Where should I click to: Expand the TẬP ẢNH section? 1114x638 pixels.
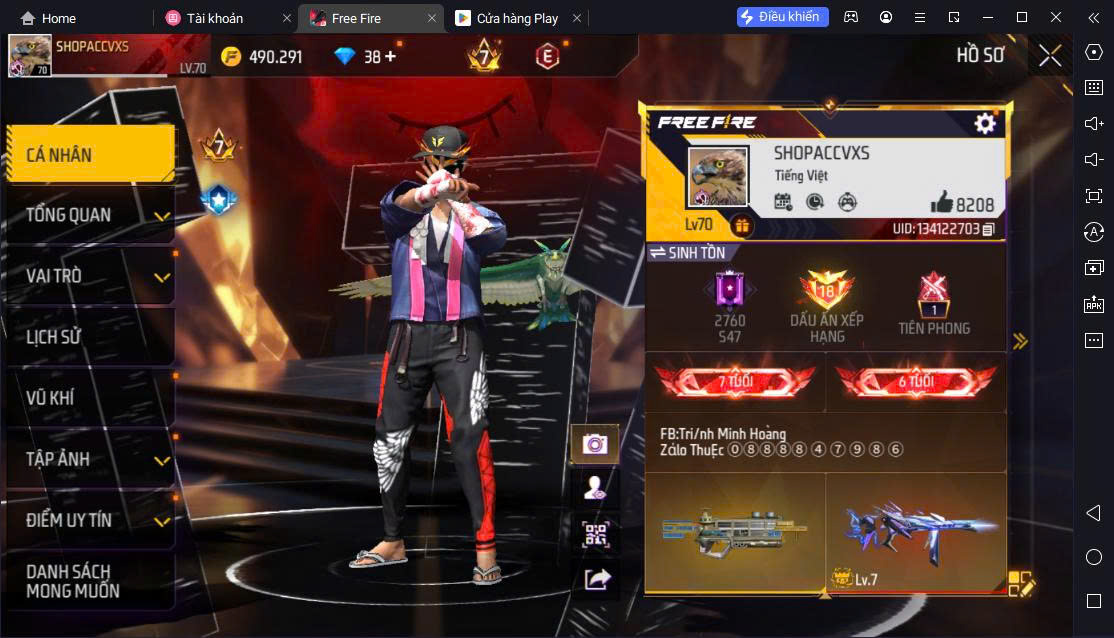(90, 459)
